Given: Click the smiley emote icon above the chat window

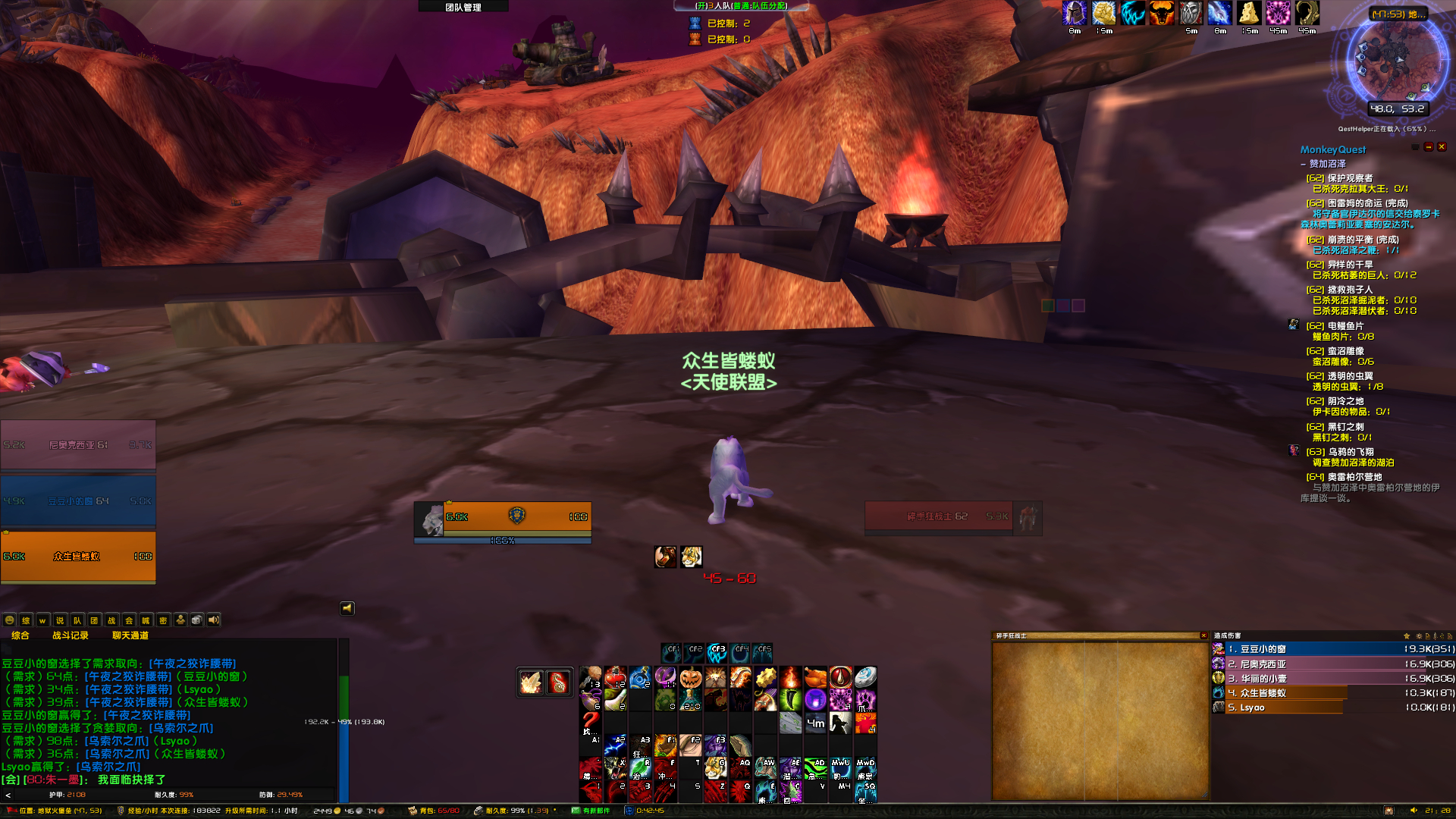Looking at the screenshot, I should 10,620.
